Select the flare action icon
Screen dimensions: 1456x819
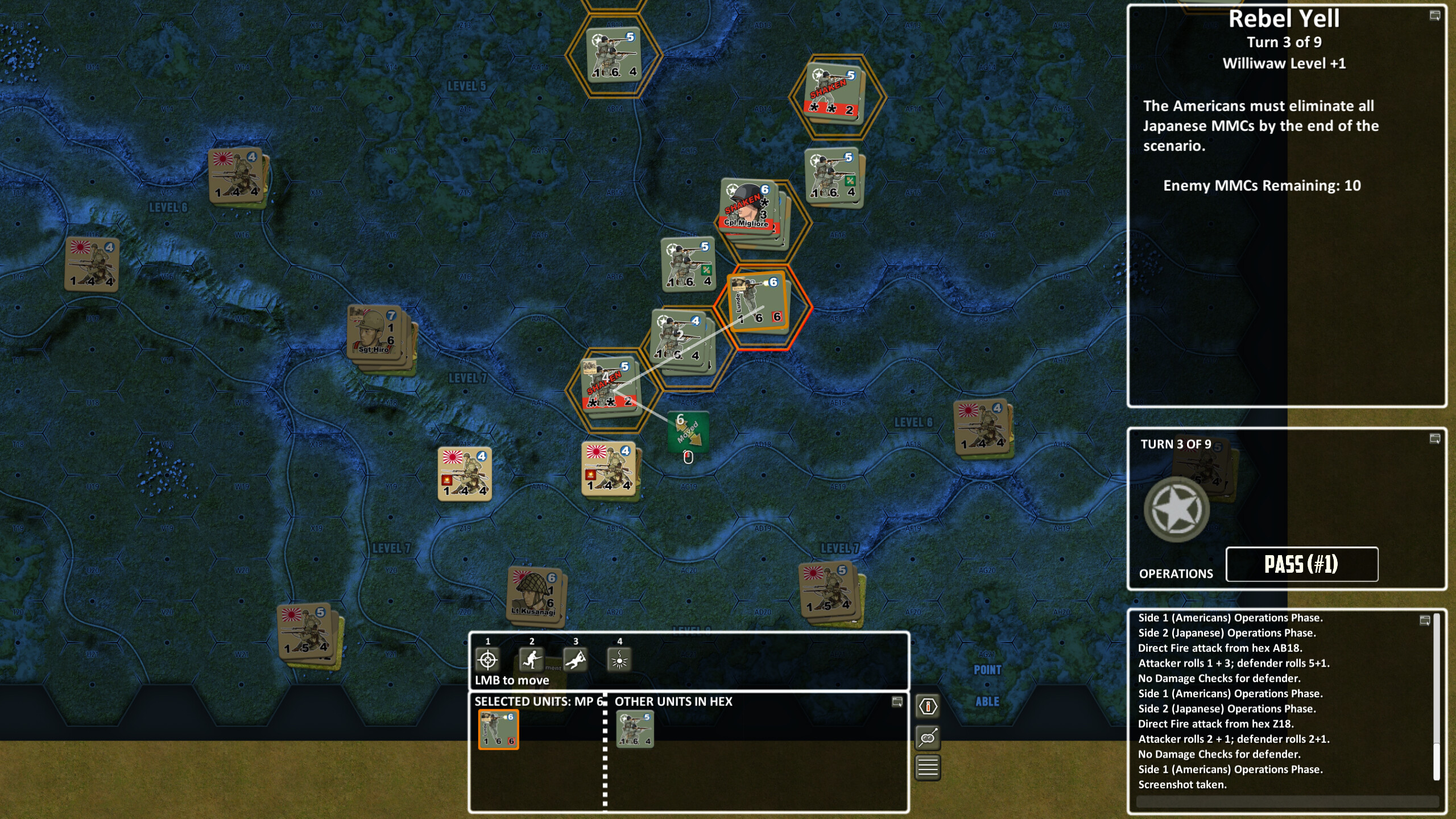(x=619, y=661)
